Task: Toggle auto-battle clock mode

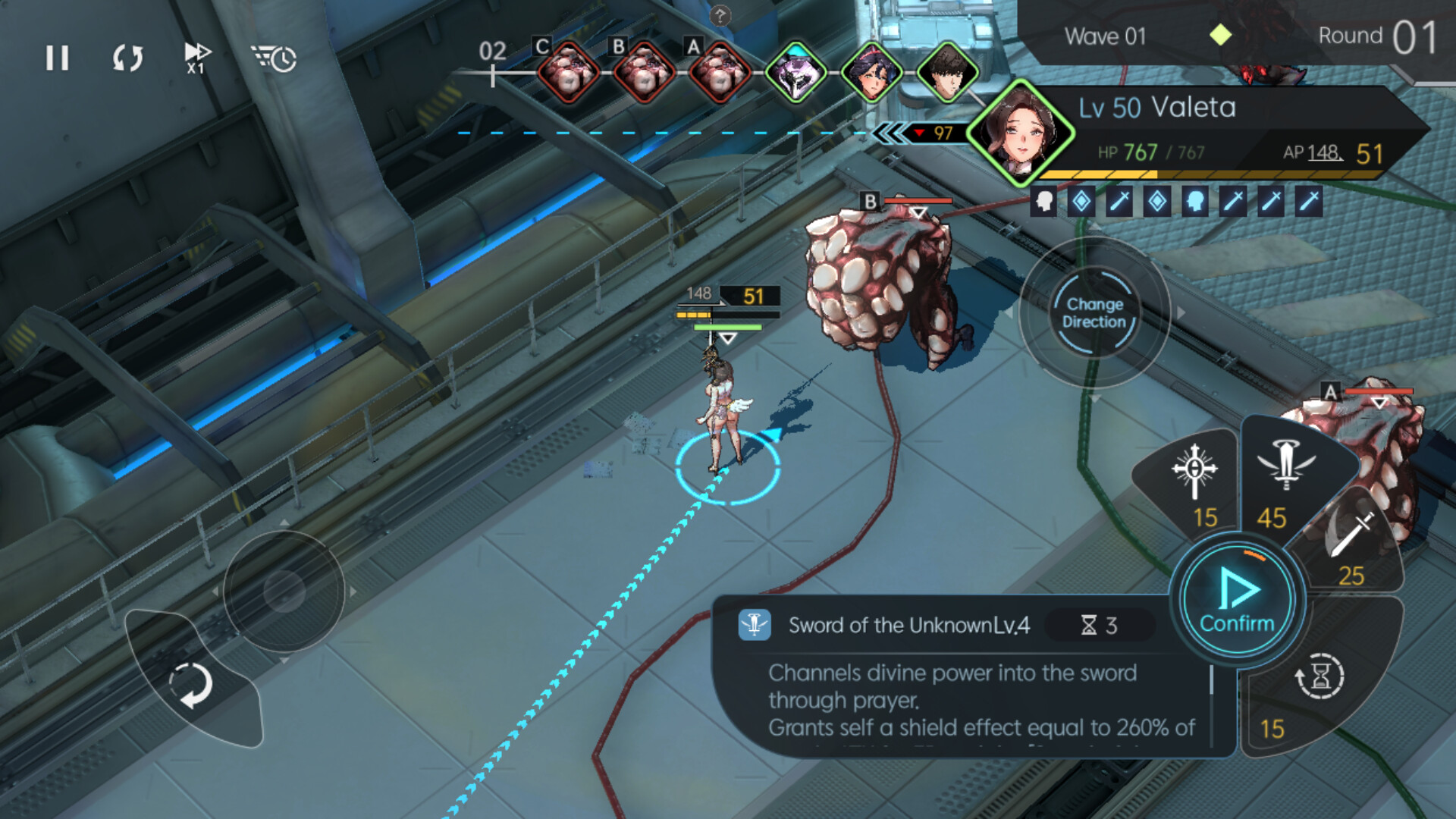Action: (x=273, y=58)
